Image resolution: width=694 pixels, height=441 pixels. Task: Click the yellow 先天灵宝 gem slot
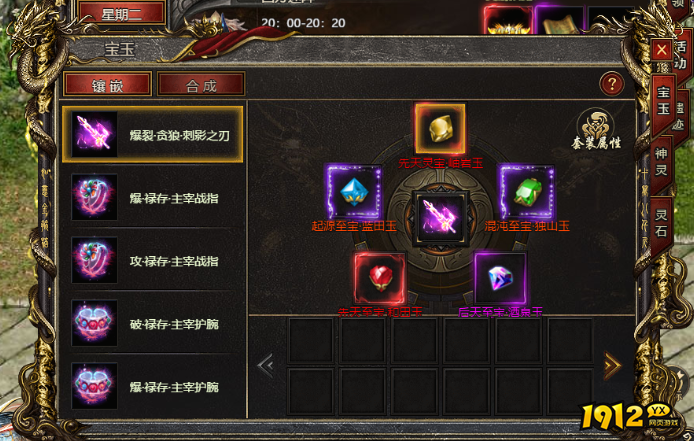(440, 127)
